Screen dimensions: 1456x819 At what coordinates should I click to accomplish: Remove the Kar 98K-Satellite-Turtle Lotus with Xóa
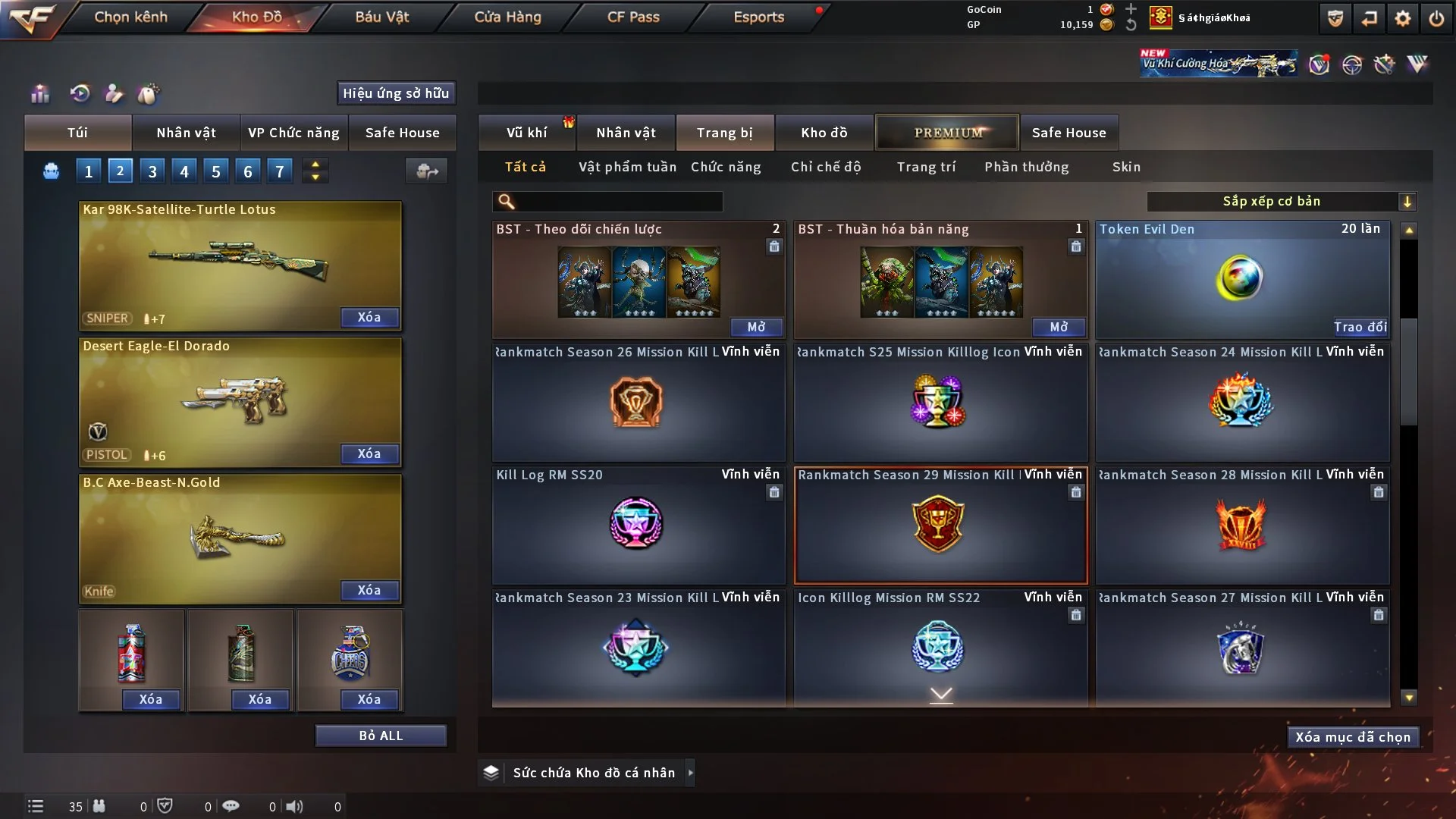(369, 317)
